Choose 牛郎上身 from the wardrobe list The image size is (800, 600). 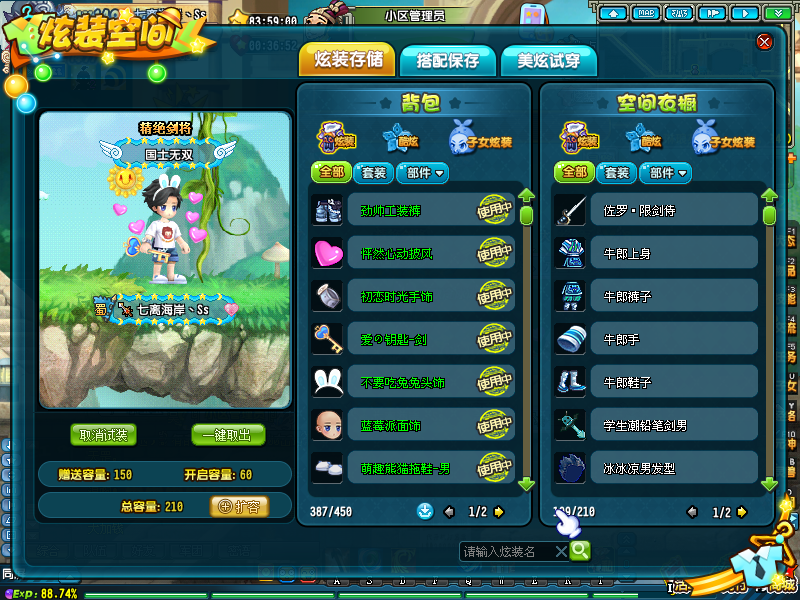(656, 254)
